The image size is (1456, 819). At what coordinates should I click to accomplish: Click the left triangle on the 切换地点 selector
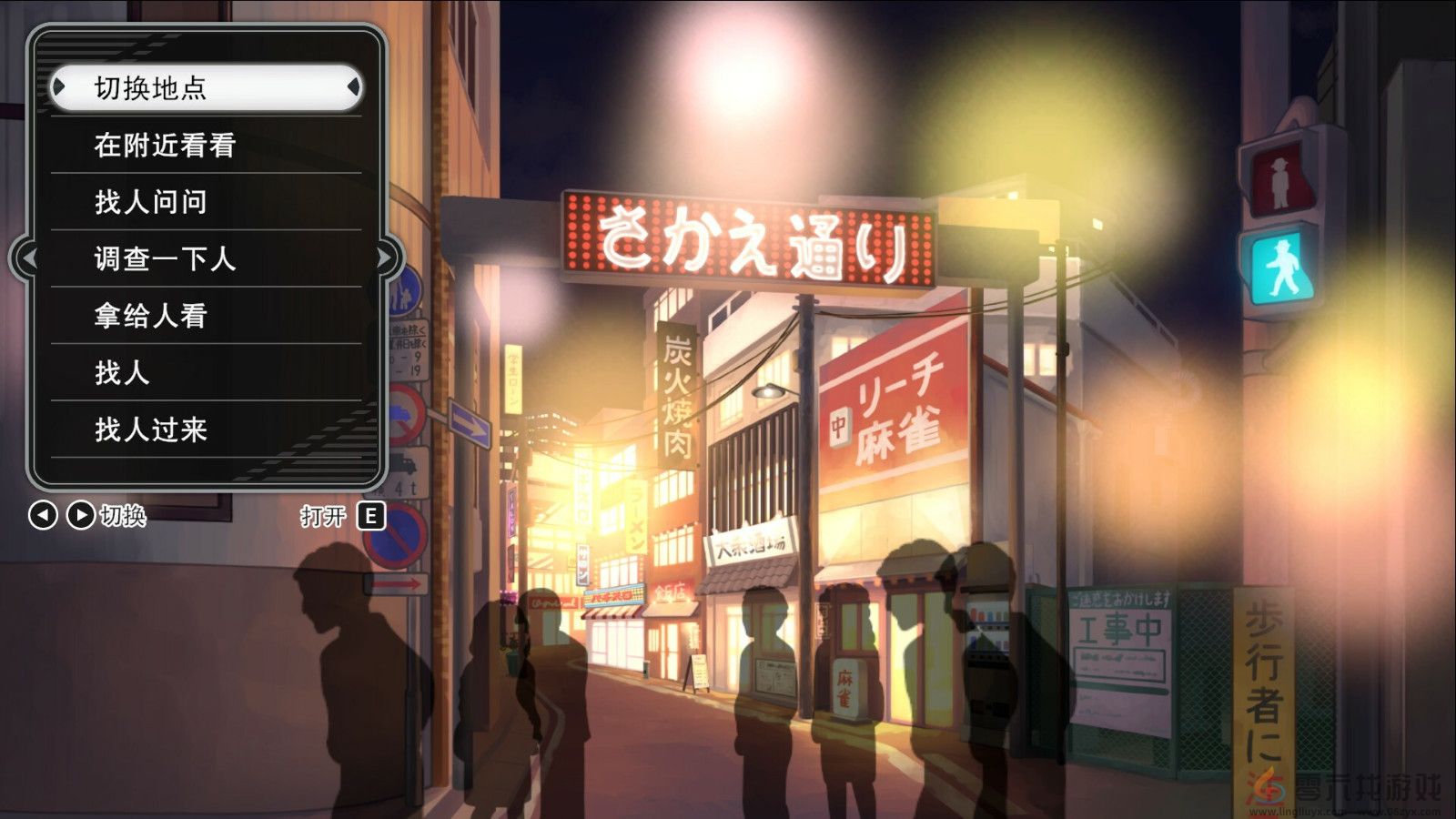click(59, 86)
